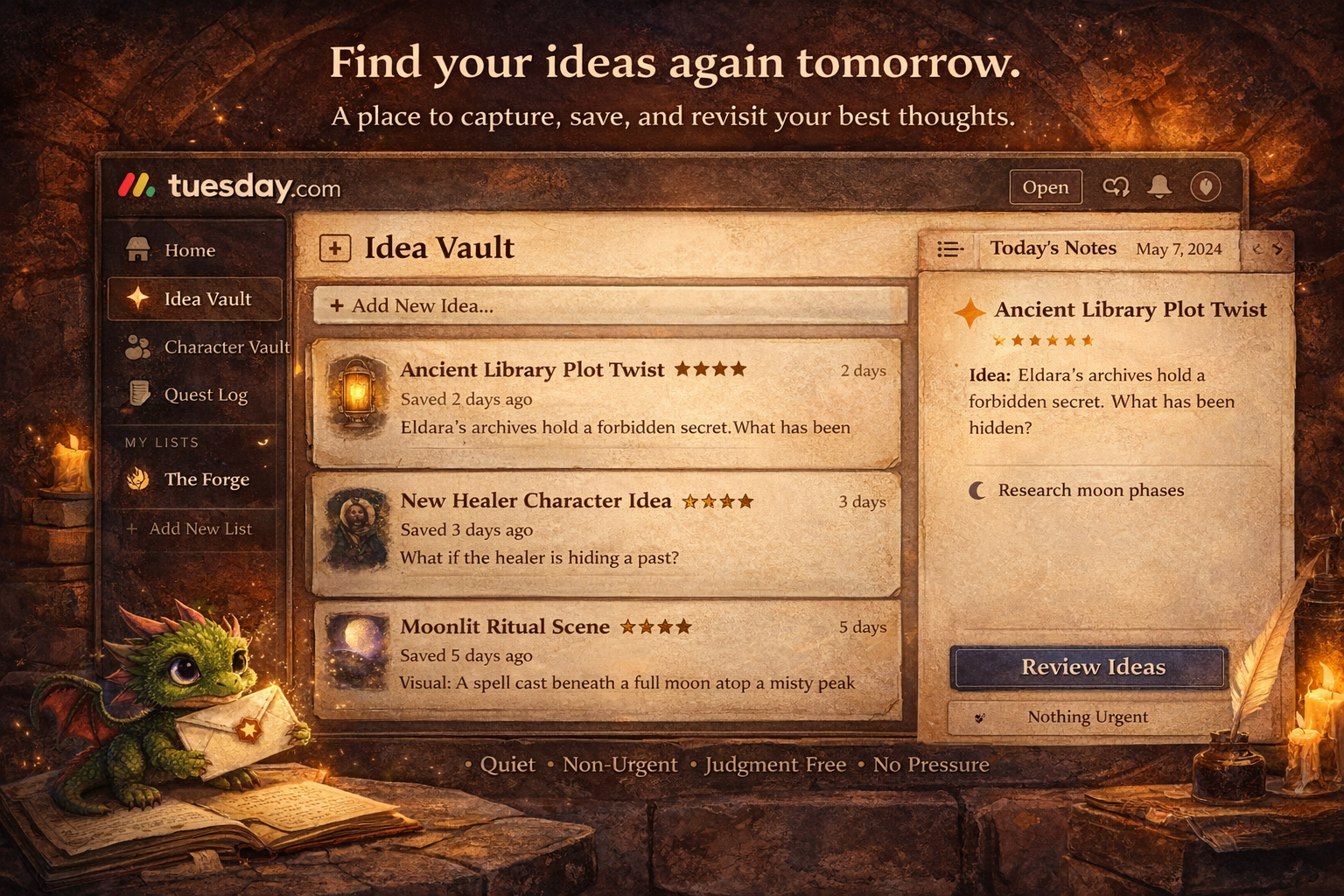Viewport: 1344px width, 896px height.
Task: Open the round profile icon
Action: [x=1206, y=186]
